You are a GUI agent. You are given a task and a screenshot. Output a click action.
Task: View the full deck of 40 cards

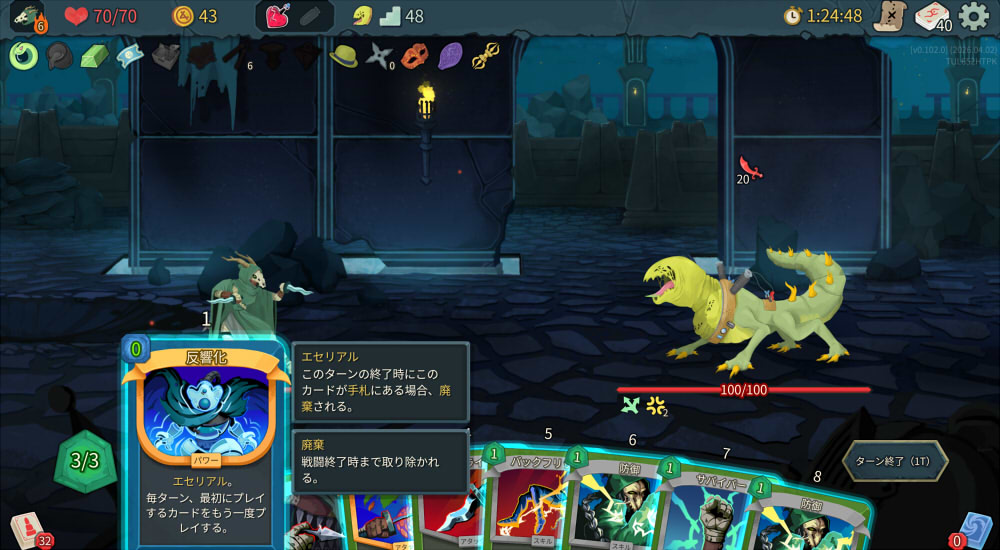tap(932, 17)
